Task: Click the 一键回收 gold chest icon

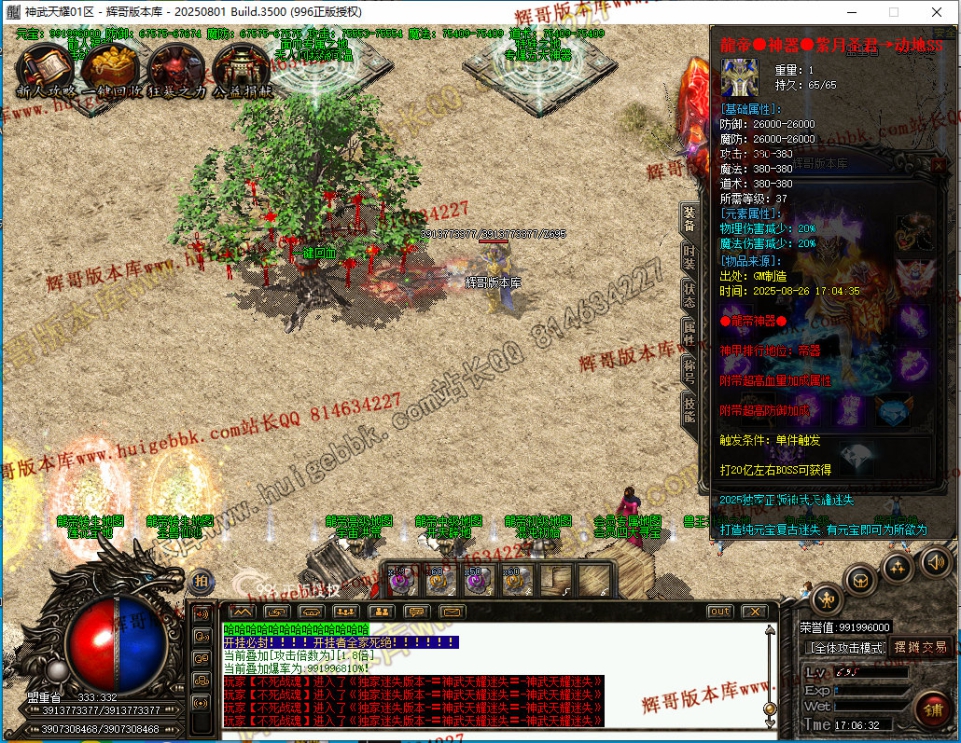Action: [110, 67]
